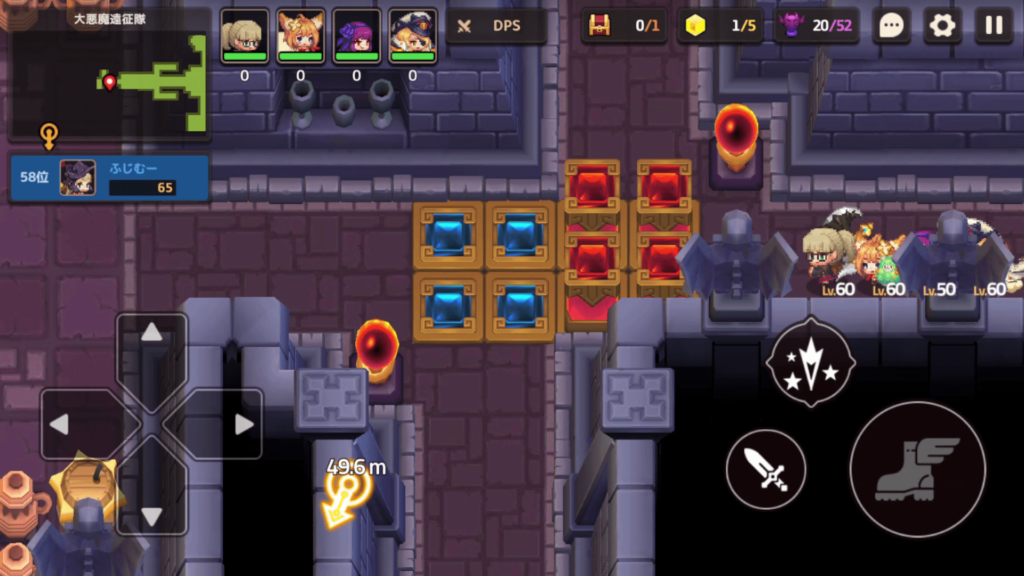Open the ふじむー ranking panel
1024x576 pixels.
pos(110,178)
